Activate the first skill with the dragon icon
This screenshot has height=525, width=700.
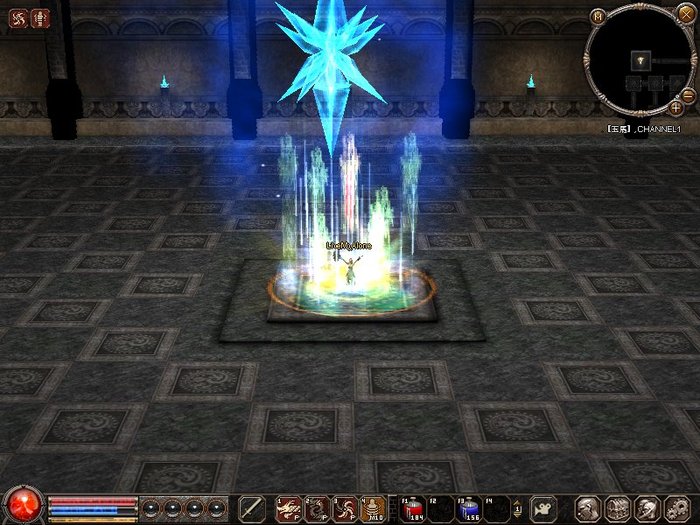tap(289, 508)
